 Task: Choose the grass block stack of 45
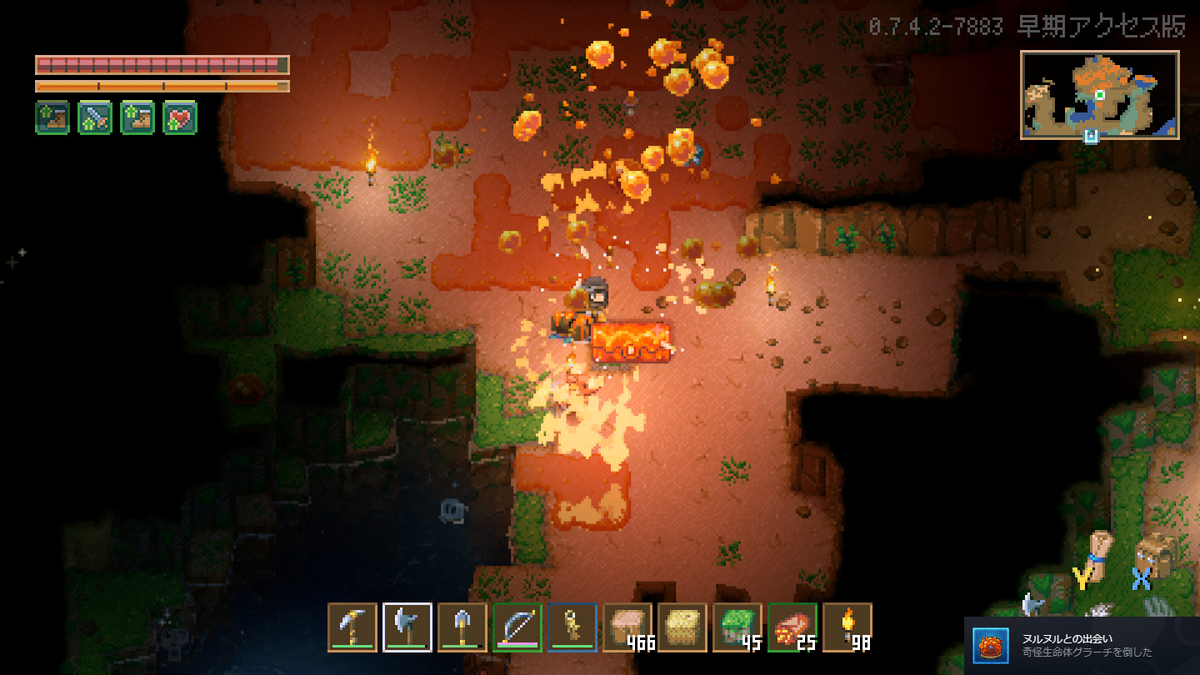pos(737,627)
